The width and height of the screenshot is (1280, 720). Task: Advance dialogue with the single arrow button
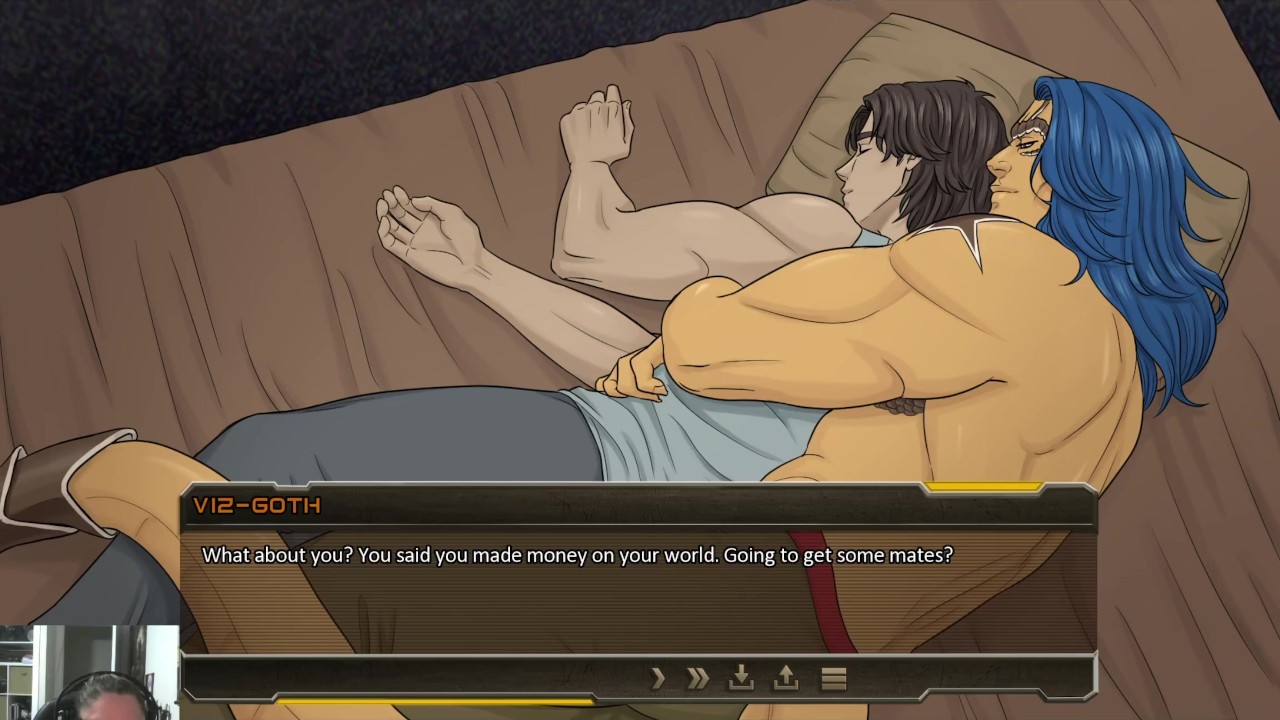click(658, 679)
